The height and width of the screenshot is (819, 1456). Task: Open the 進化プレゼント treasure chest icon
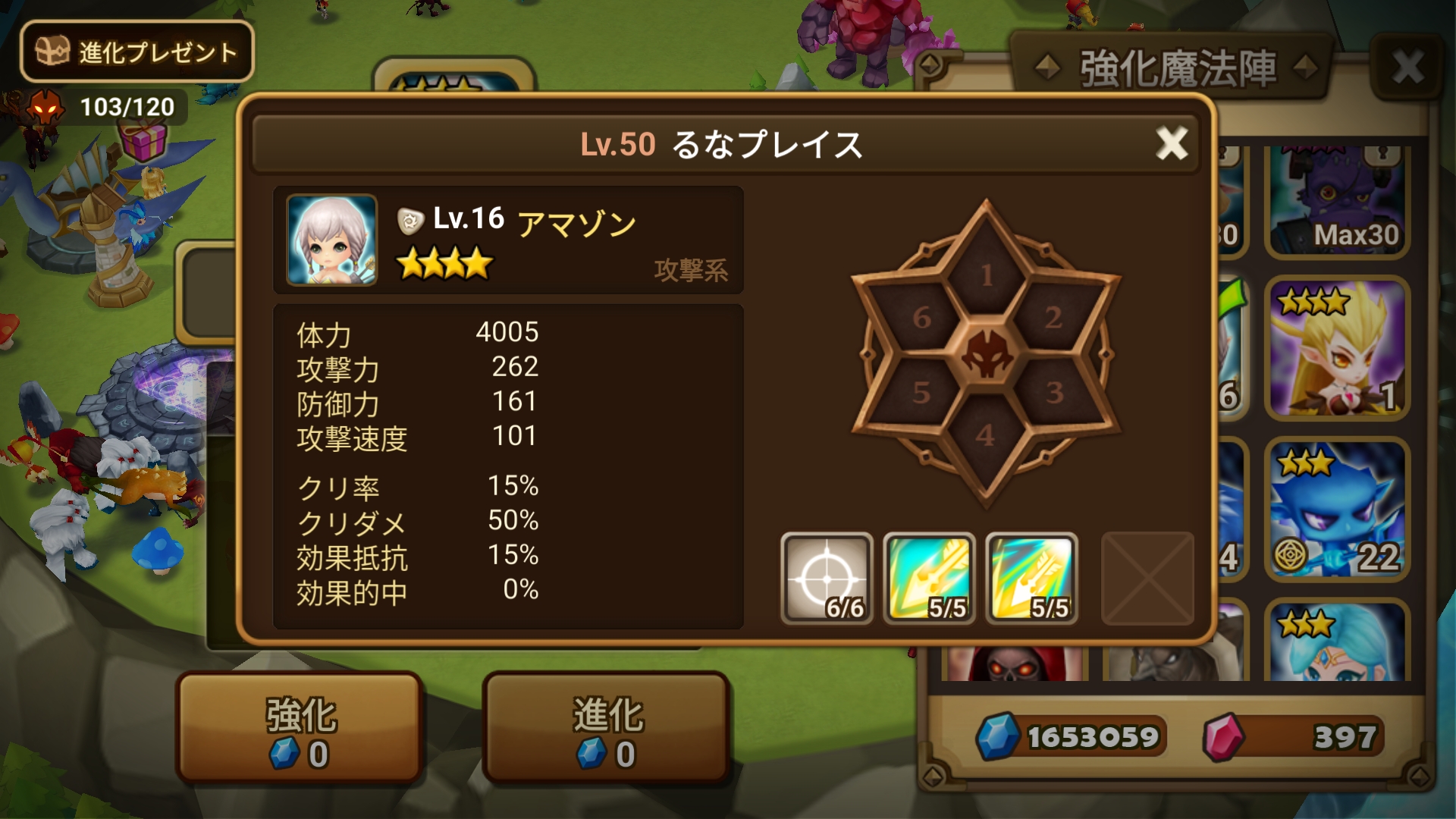click(52, 52)
